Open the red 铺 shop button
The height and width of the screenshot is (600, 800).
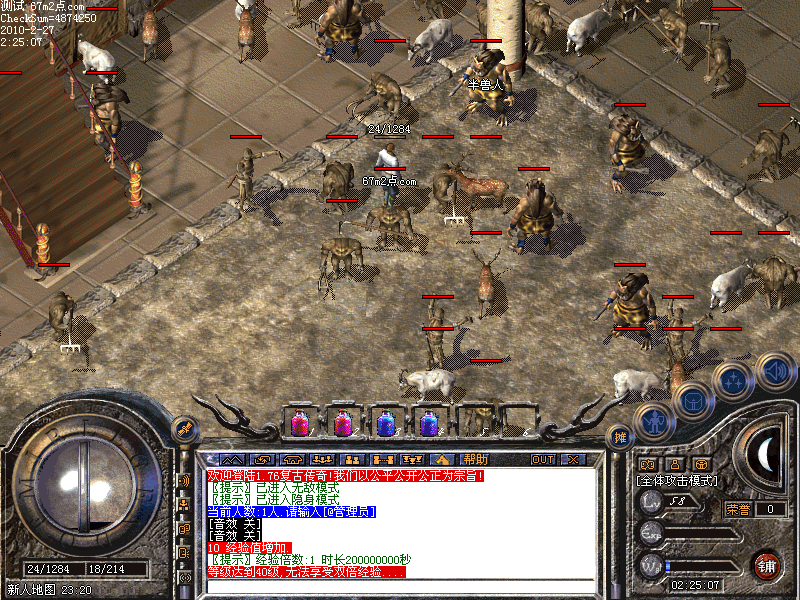[x=767, y=563]
